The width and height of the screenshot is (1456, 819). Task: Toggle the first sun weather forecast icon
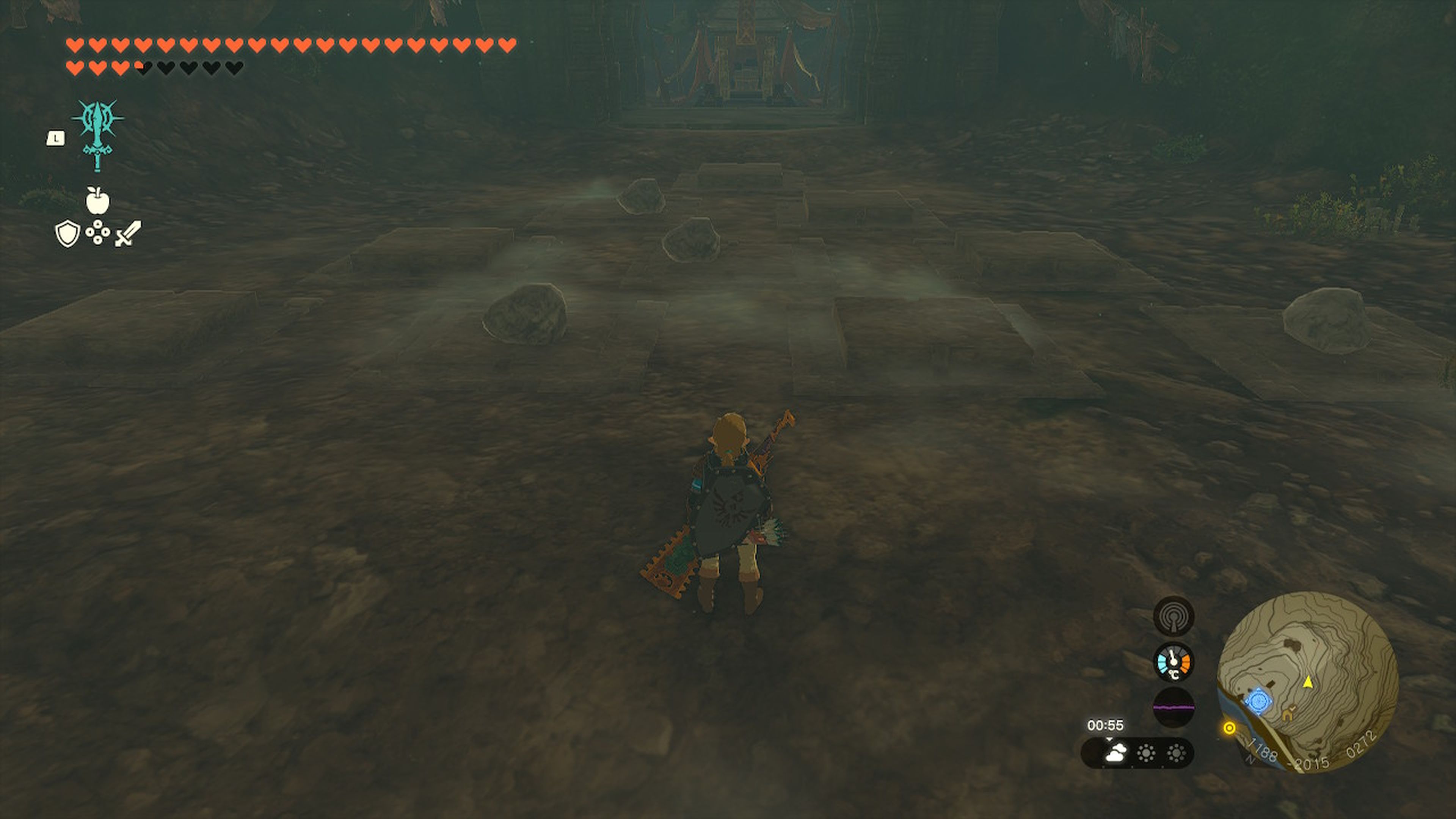pyautogui.click(x=1146, y=753)
